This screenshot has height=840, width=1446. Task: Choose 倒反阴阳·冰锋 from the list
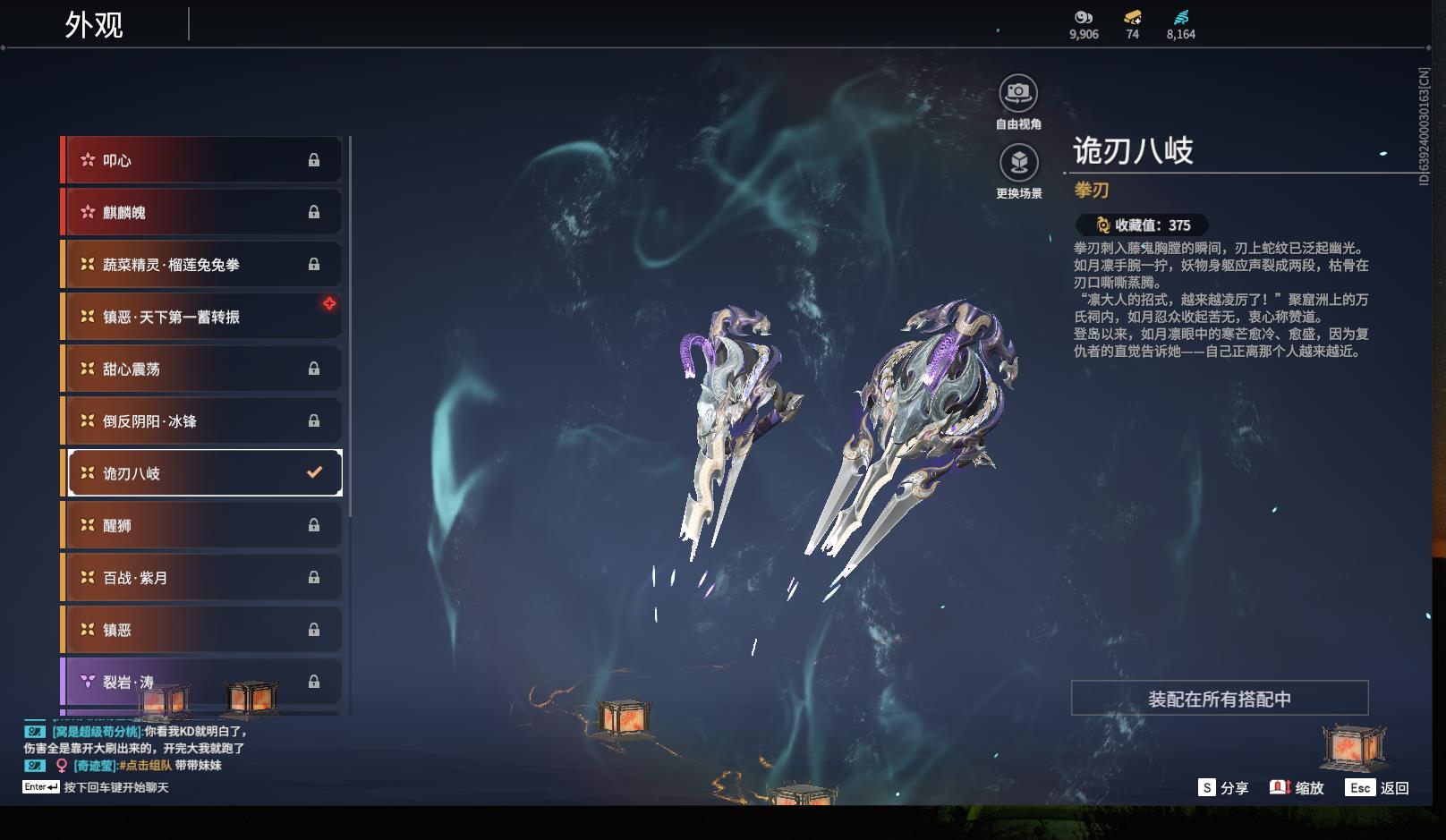pyautogui.click(x=201, y=420)
